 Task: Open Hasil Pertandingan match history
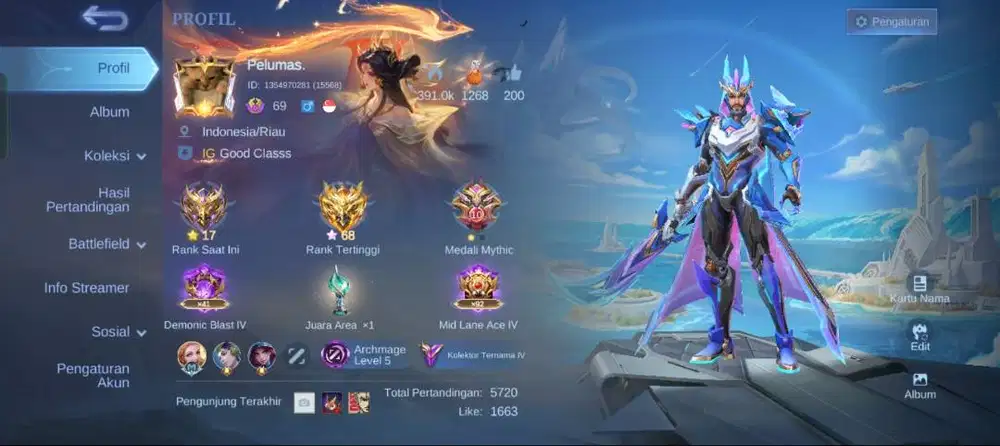[89, 199]
